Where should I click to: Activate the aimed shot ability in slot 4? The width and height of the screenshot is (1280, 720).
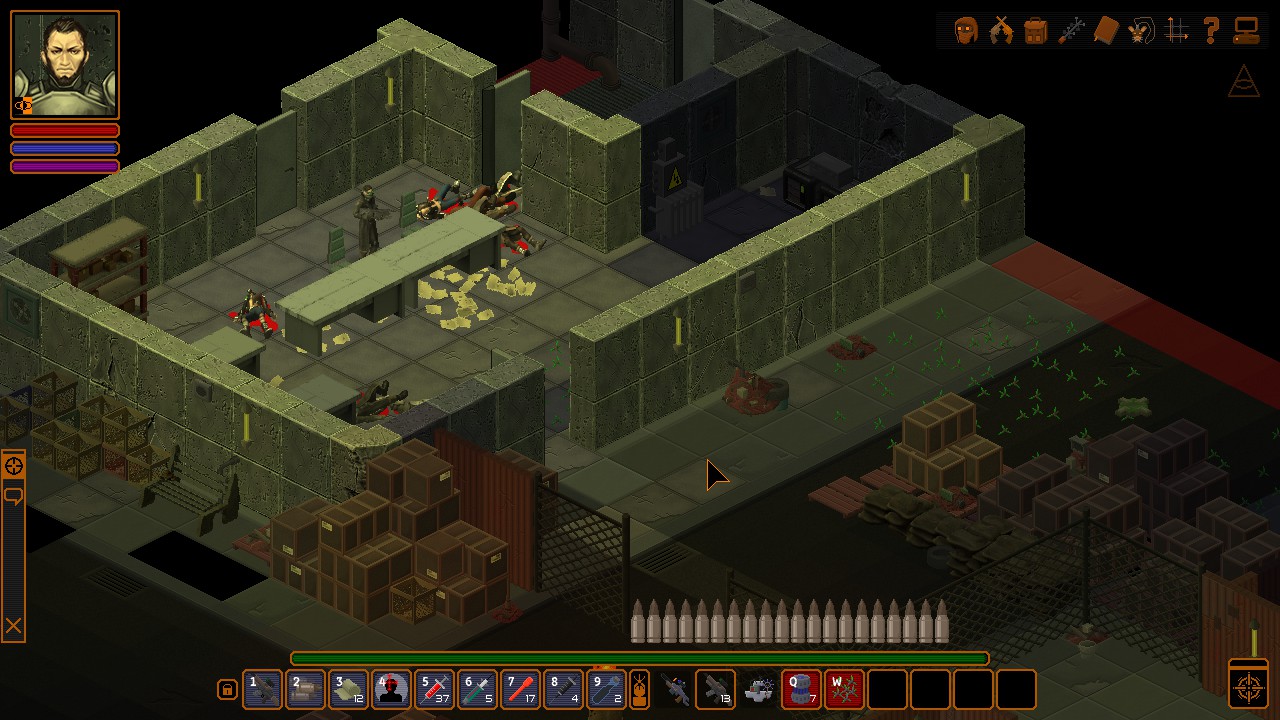point(391,690)
